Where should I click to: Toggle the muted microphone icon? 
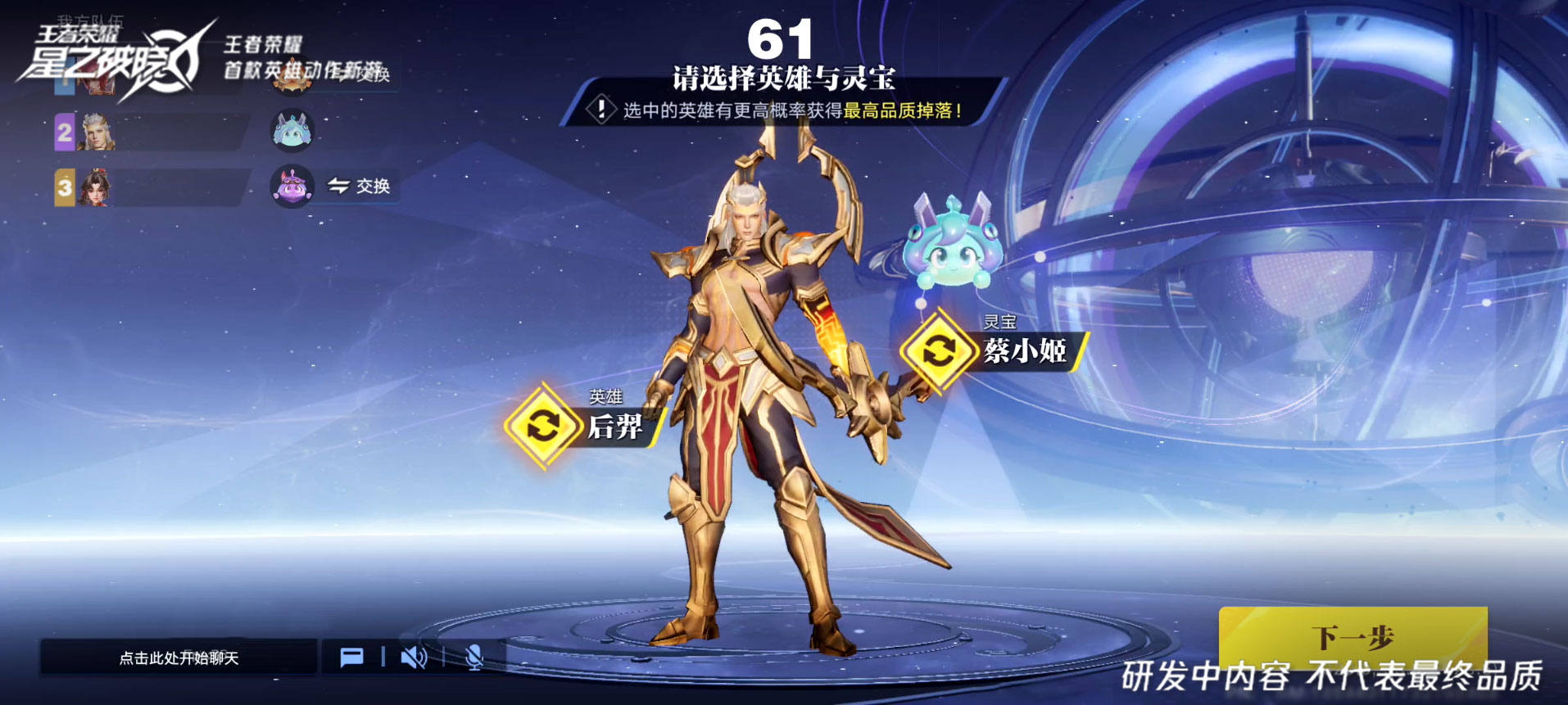point(474,658)
